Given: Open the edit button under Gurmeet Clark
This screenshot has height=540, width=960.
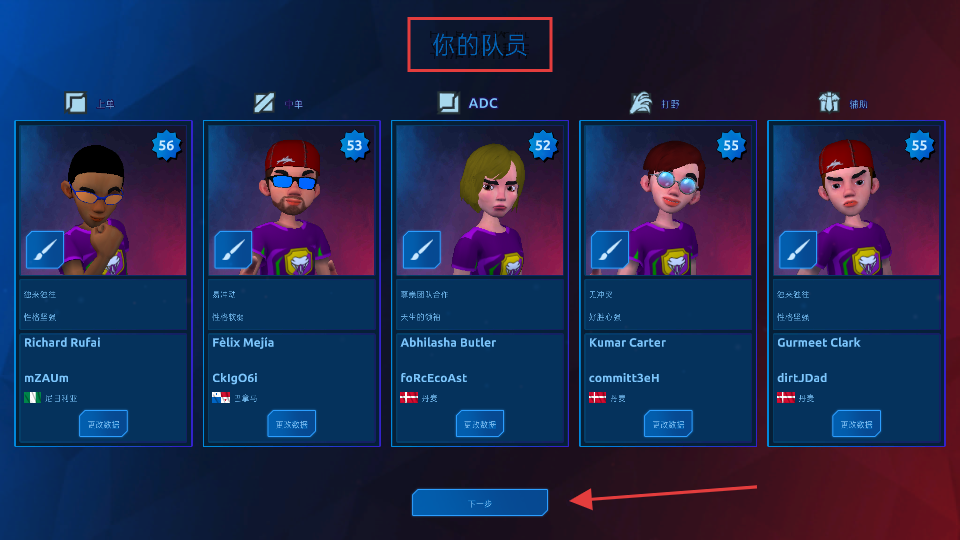Looking at the screenshot, I should (x=856, y=424).
